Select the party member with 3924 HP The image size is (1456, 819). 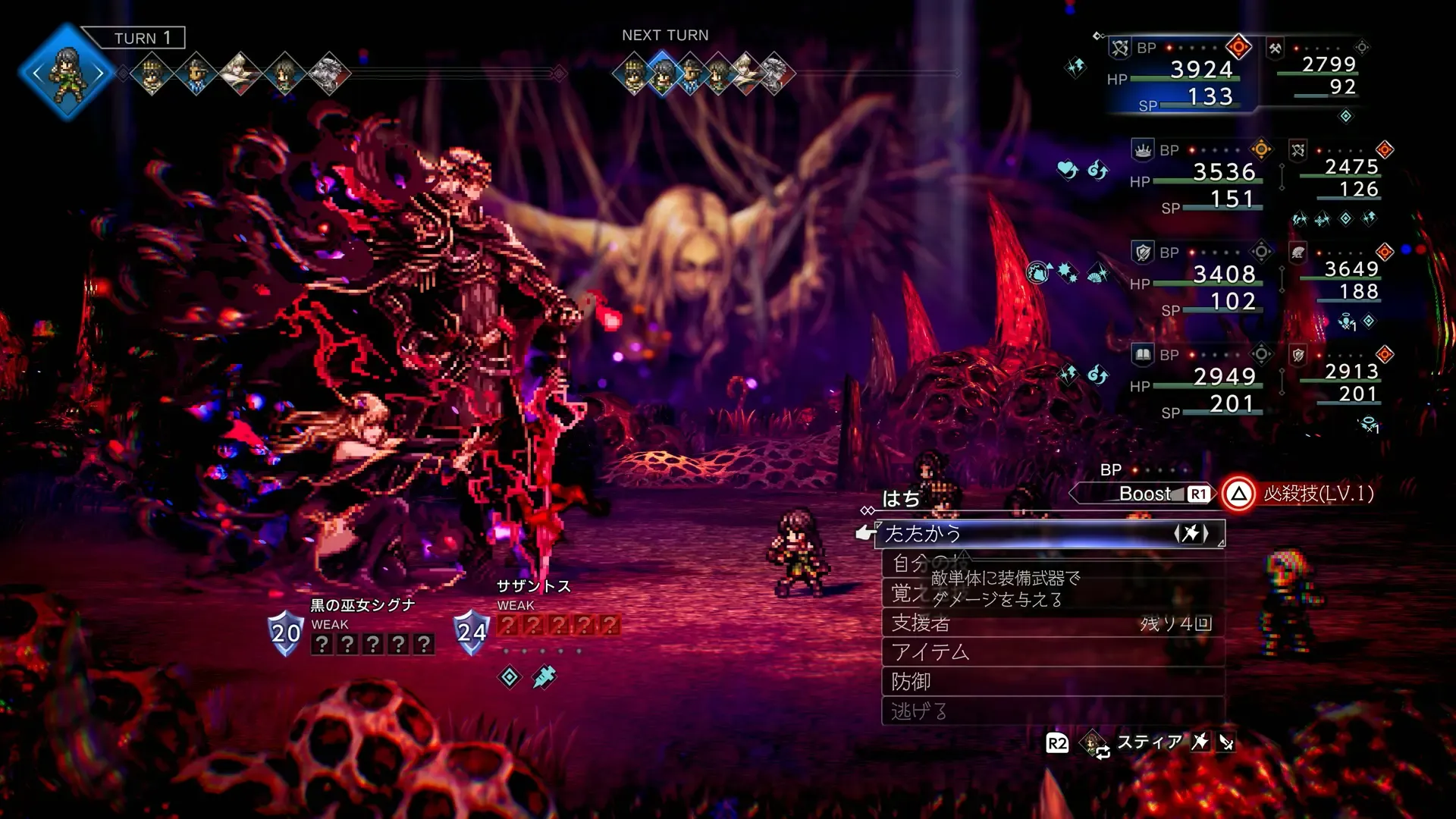(1201, 71)
